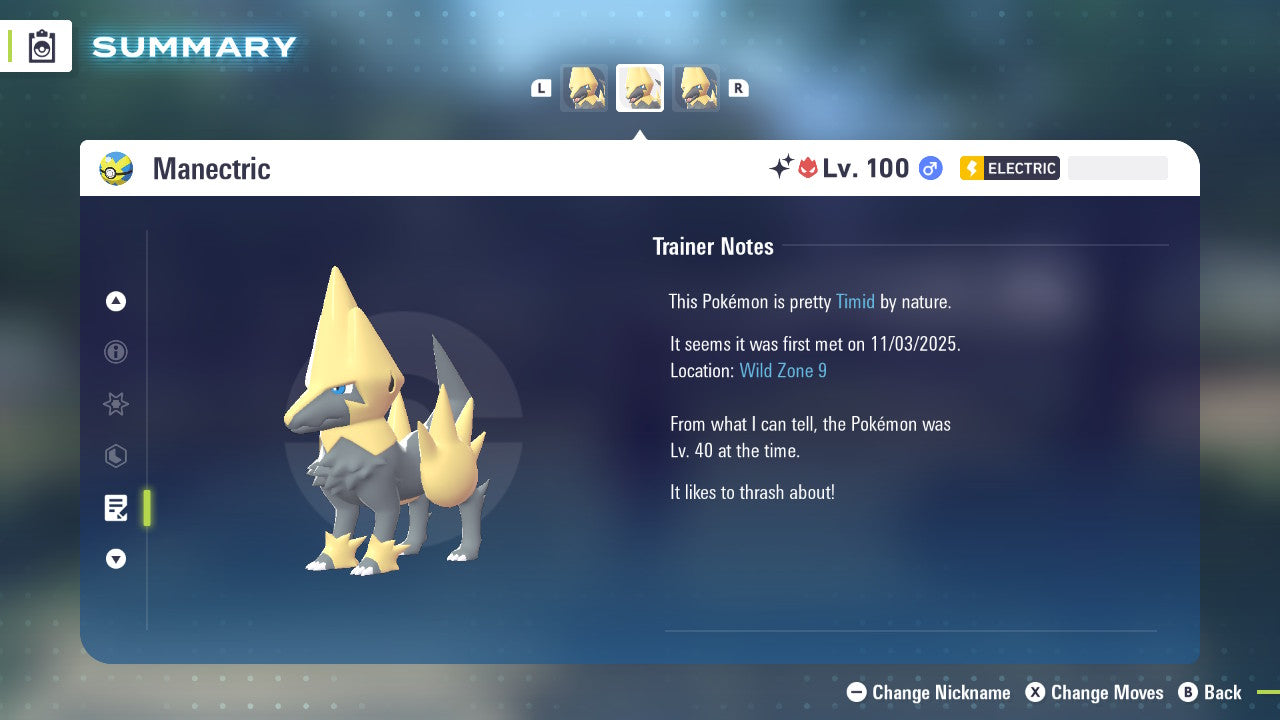
Task: Open the info page from the sidebar
Action: [x=115, y=352]
